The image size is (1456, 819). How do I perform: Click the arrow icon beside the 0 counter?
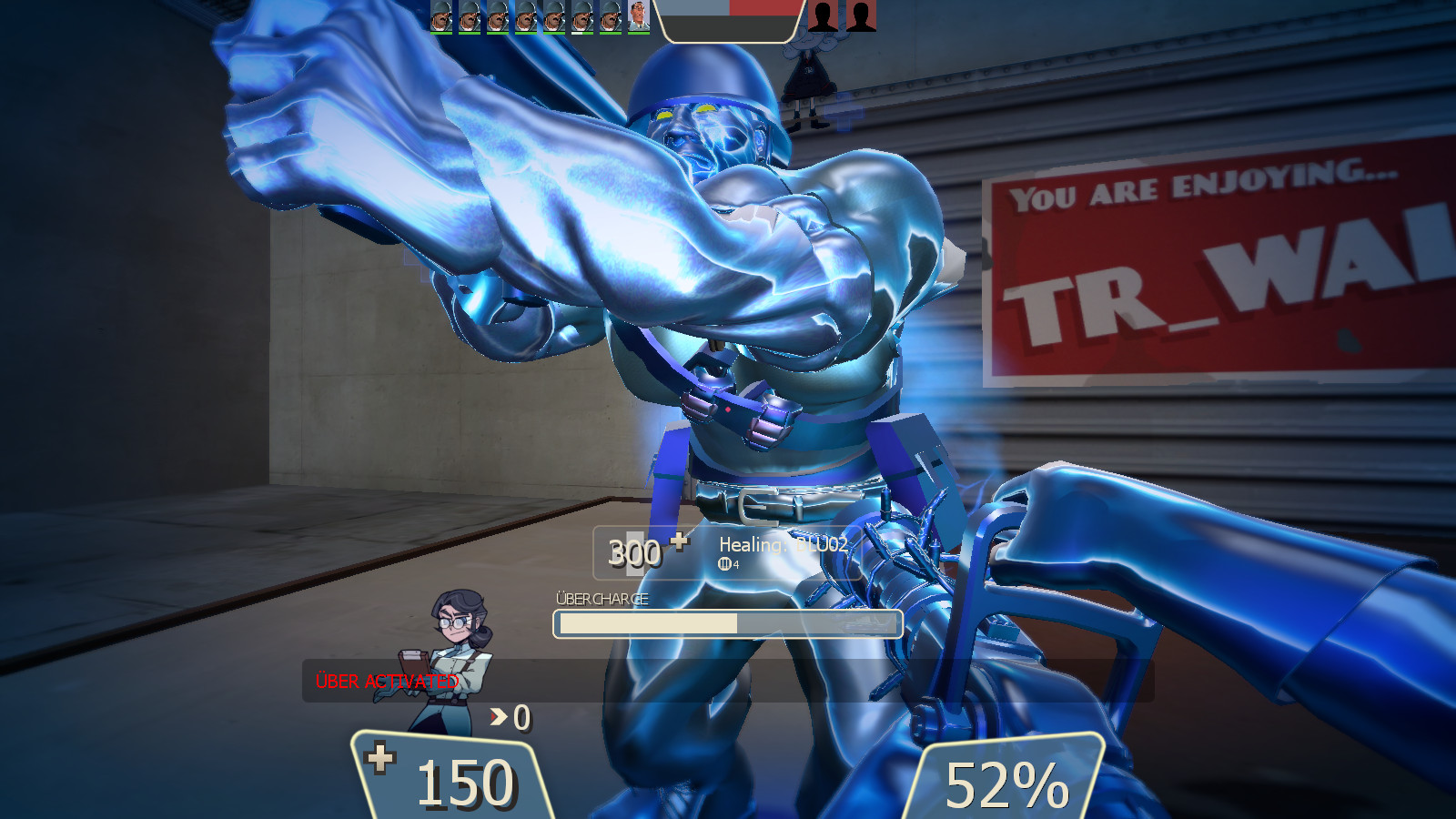[497, 719]
